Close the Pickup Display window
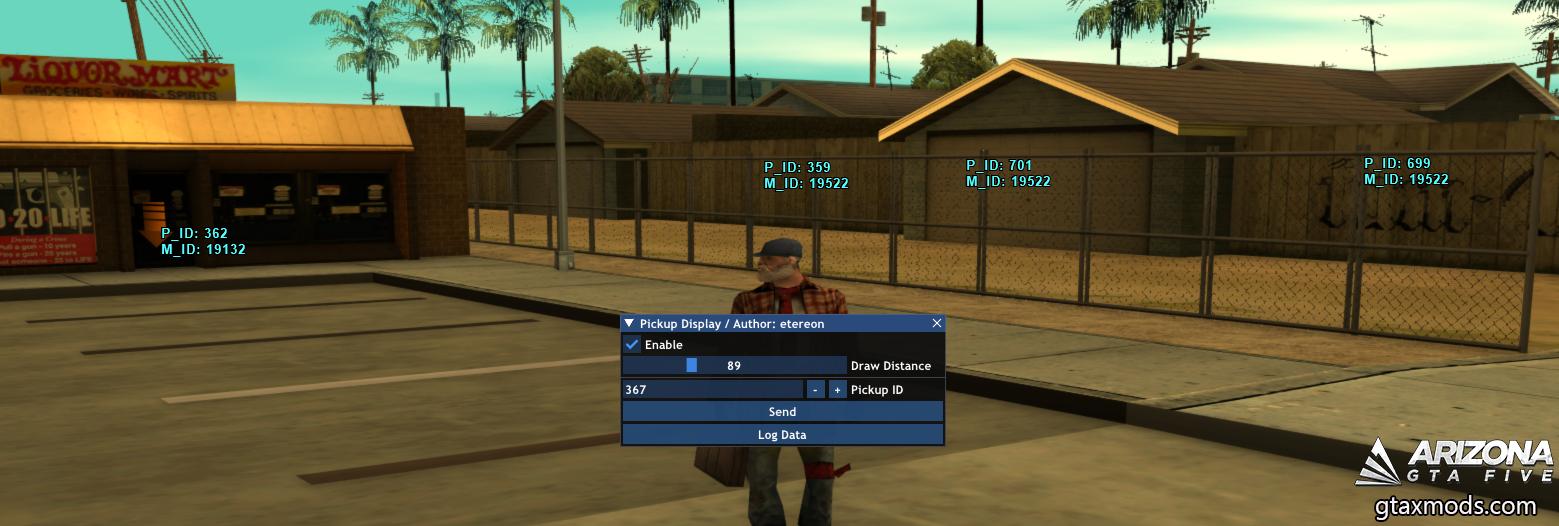The height and width of the screenshot is (526, 1559). click(936, 324)
